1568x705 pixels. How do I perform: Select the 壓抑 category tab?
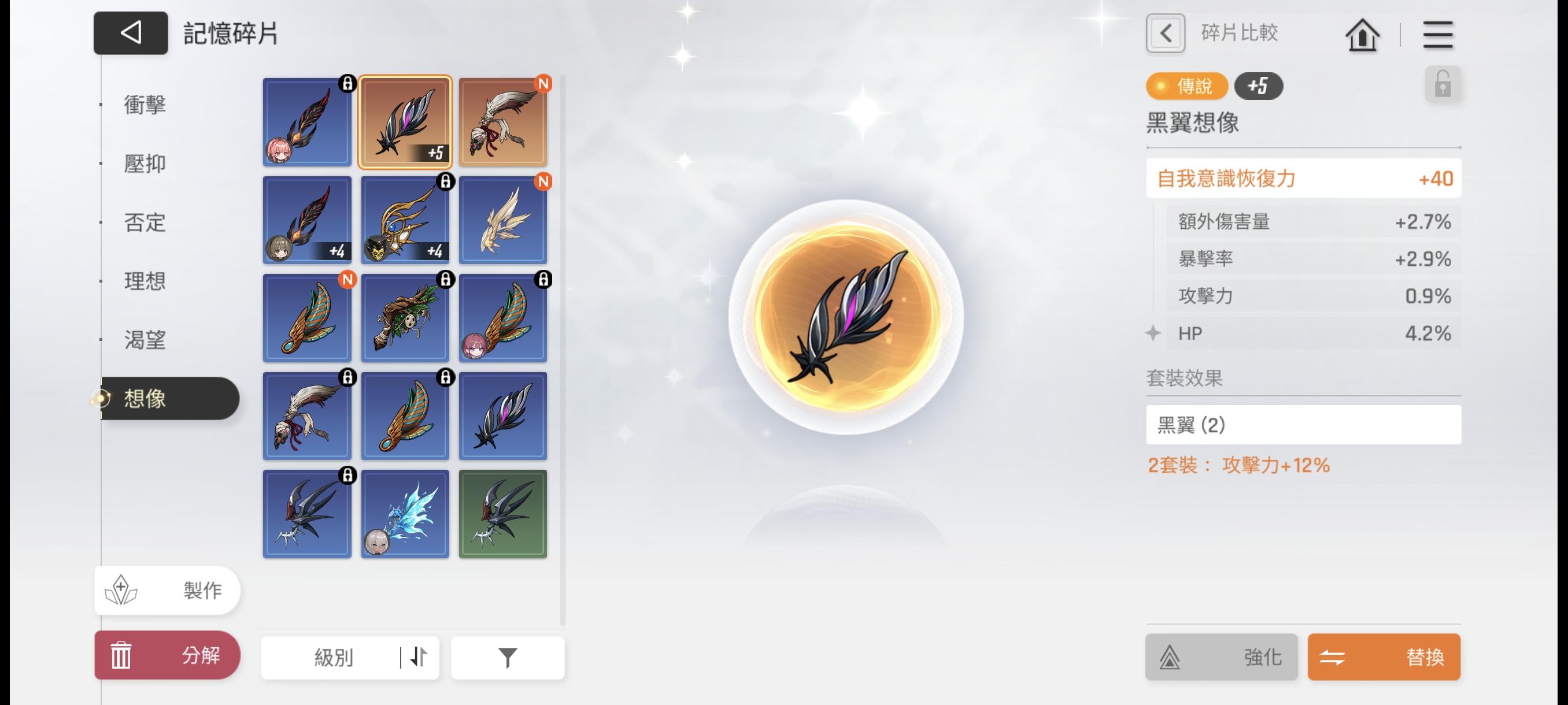(145, 164)
